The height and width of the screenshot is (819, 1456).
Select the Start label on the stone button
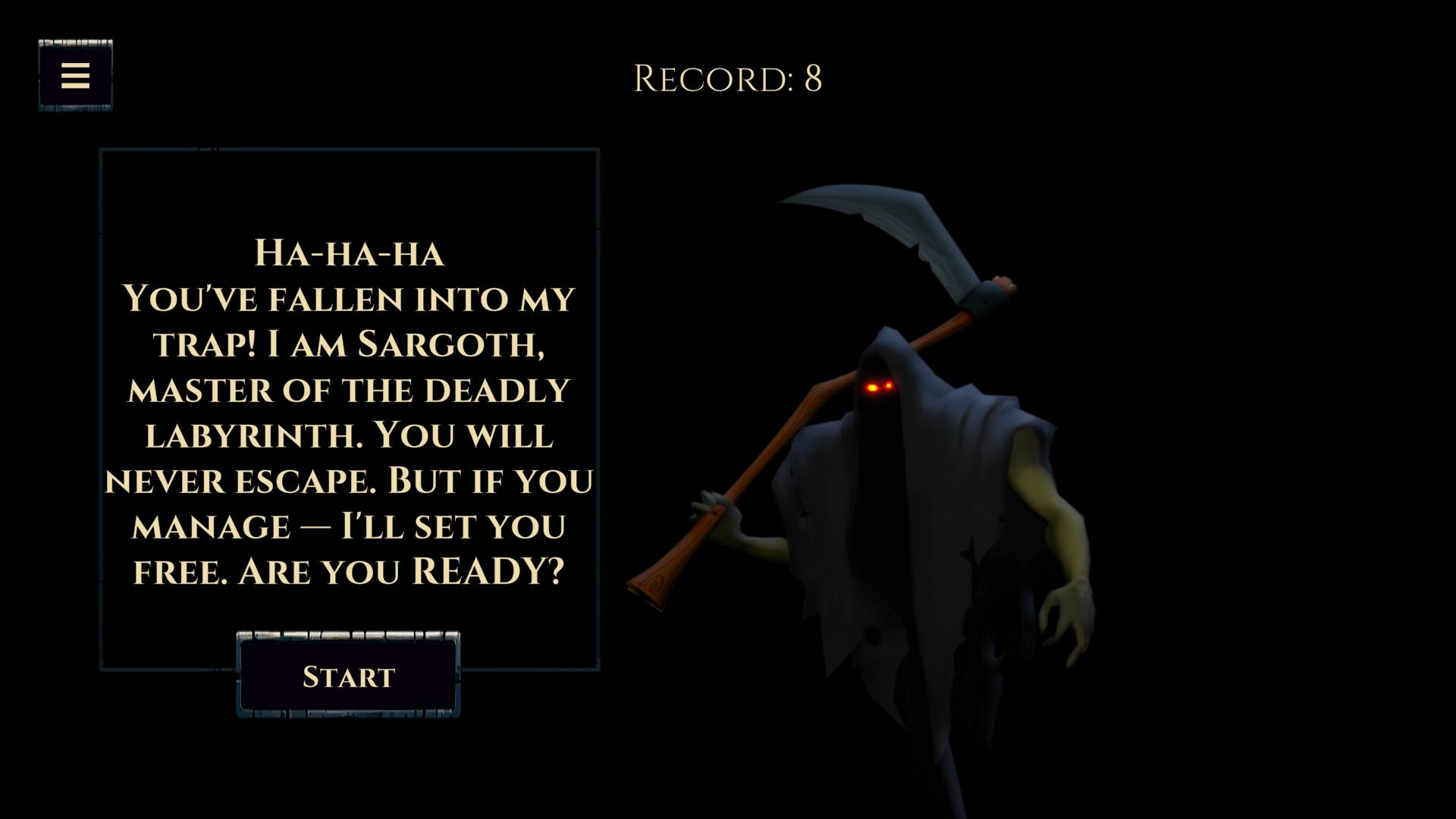[x=349, y=675]
